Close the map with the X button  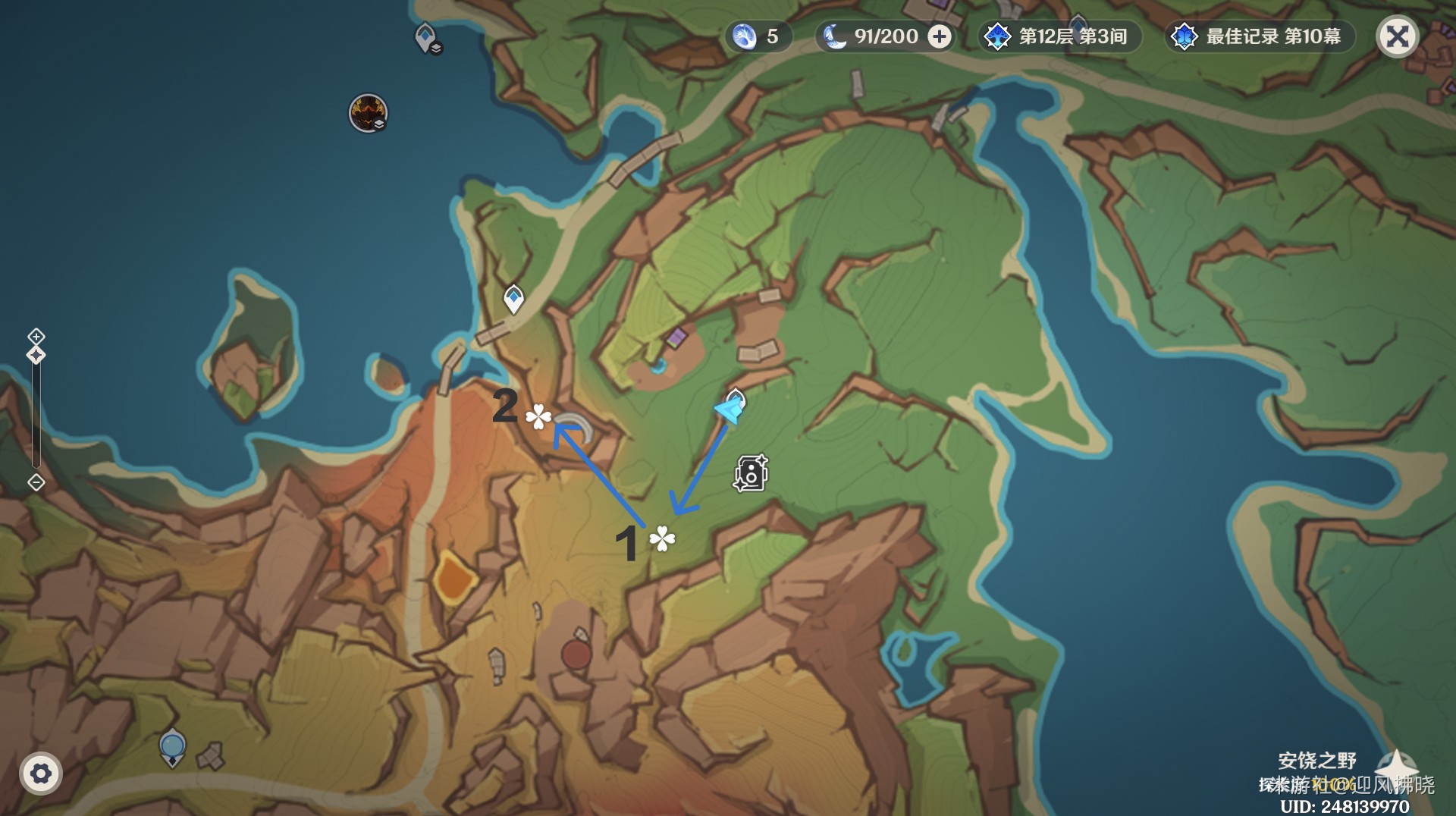[x=1397, y=36]
